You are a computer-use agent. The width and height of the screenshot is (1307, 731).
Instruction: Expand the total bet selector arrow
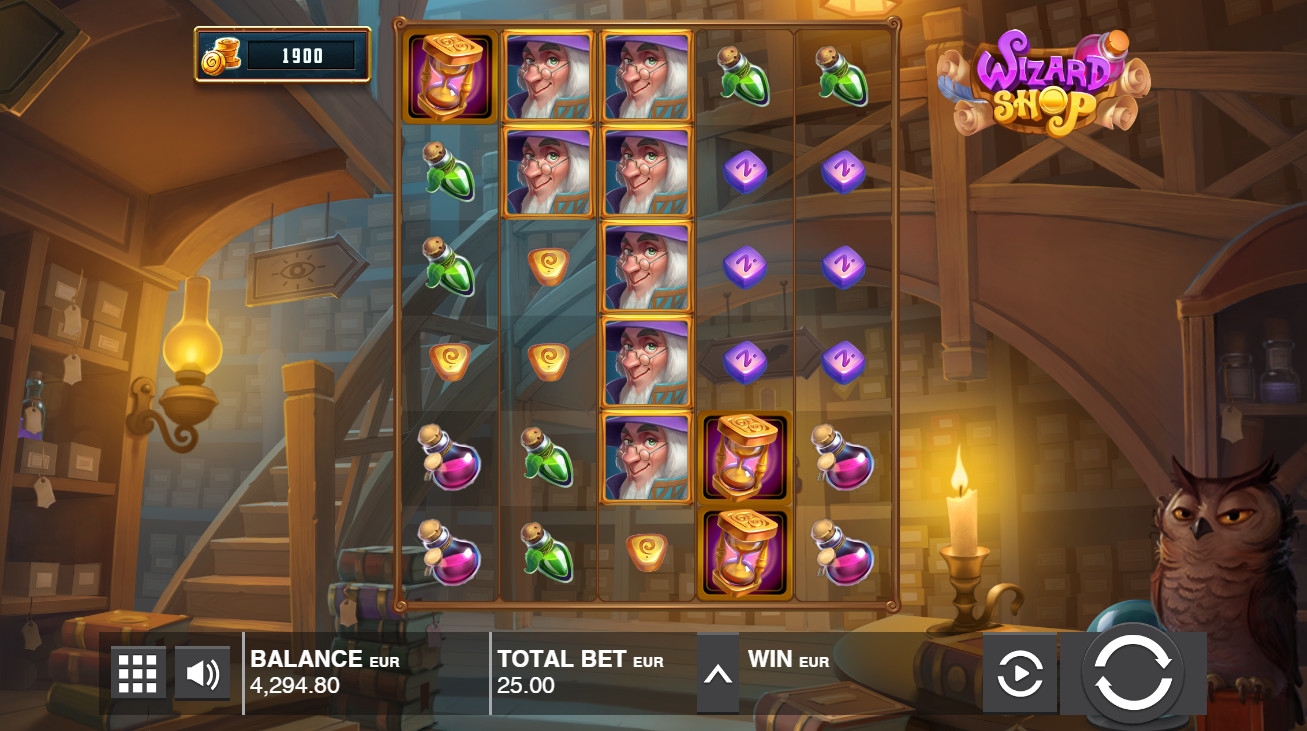[718, 674]
